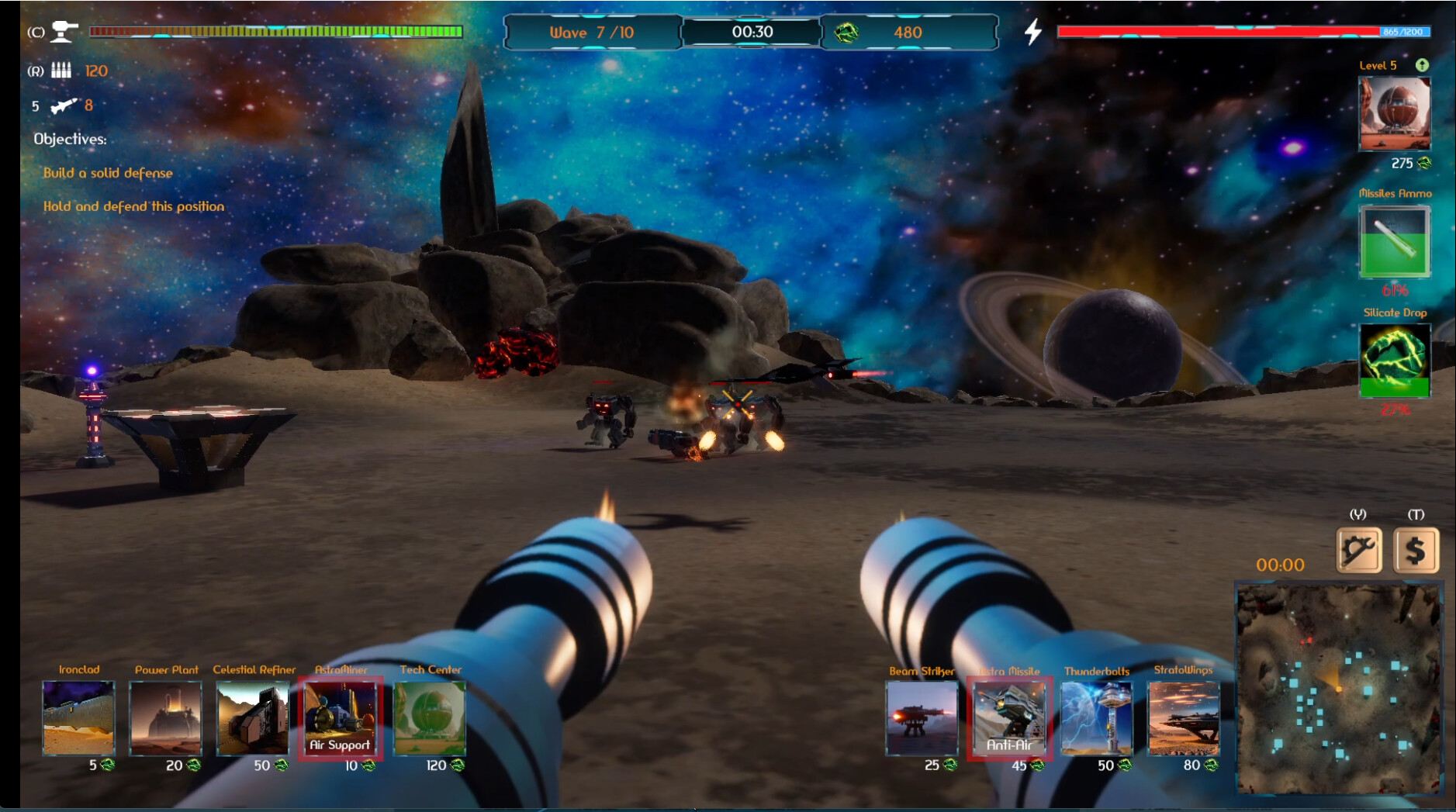Image resolution: width=1456 pixels, height=812 pixels.
Task: Click the green base upgrade arrow
Action: (x=1422, y=65)
